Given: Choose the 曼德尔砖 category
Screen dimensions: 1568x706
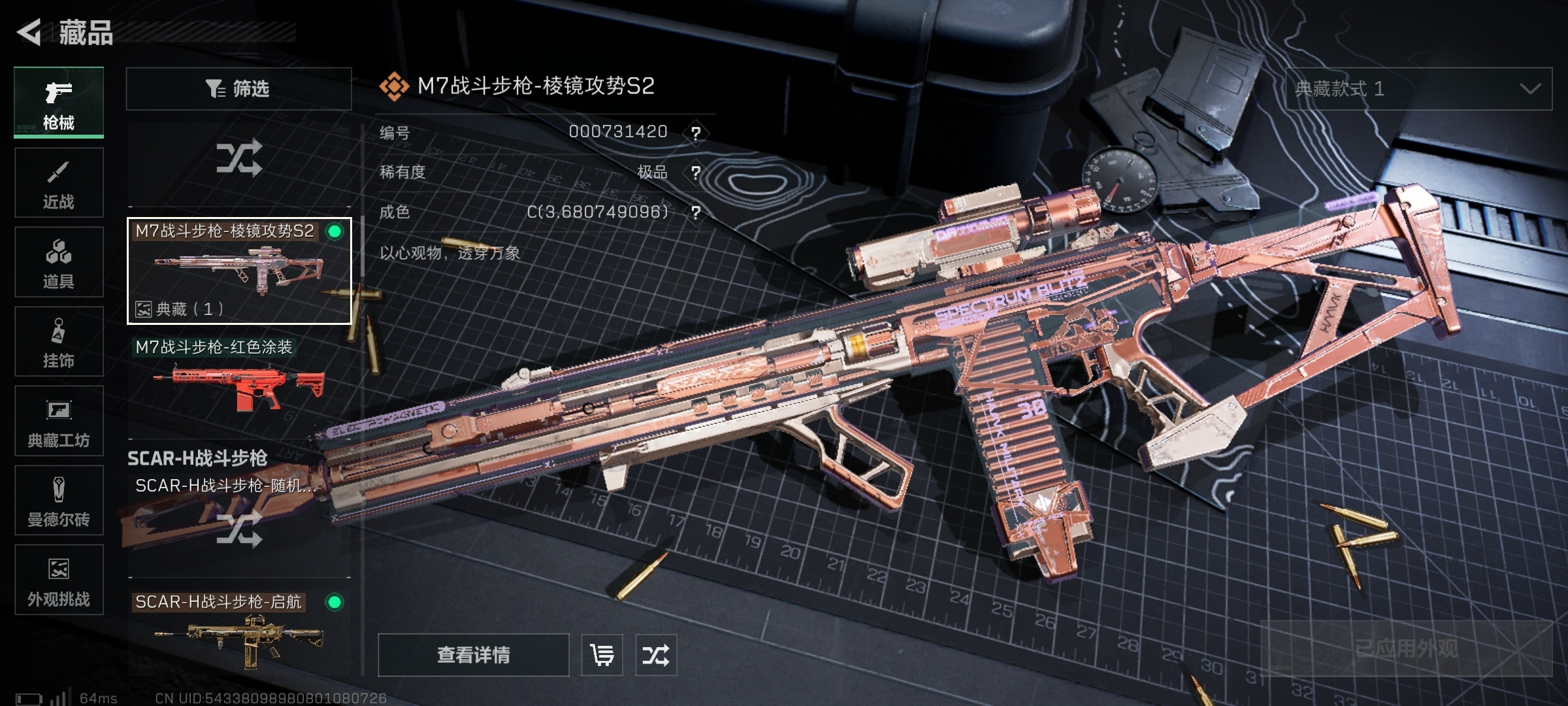Looking at the screenshot, I should pos(59,501).
